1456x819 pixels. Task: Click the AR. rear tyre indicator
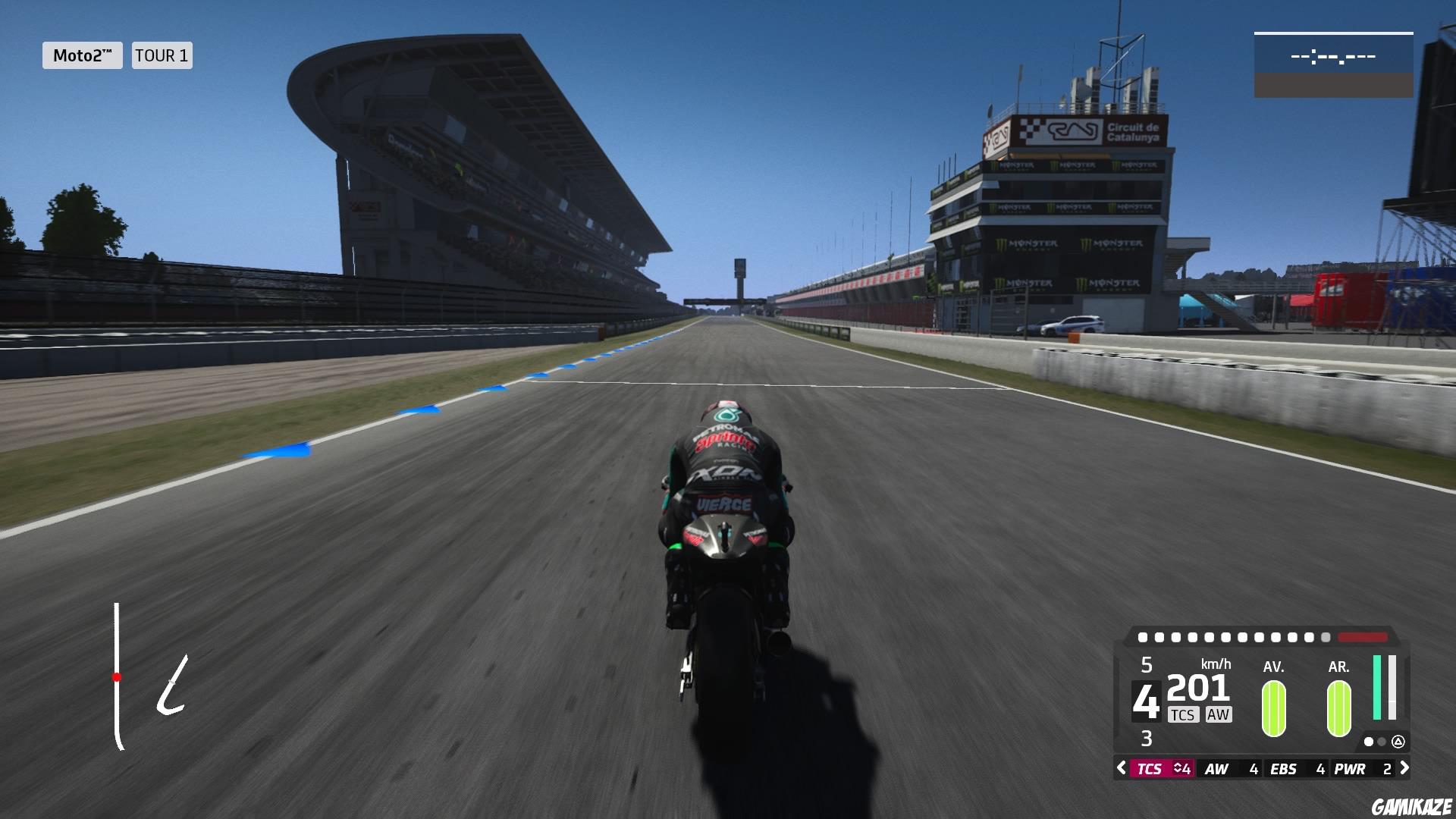click(1338, 709)
